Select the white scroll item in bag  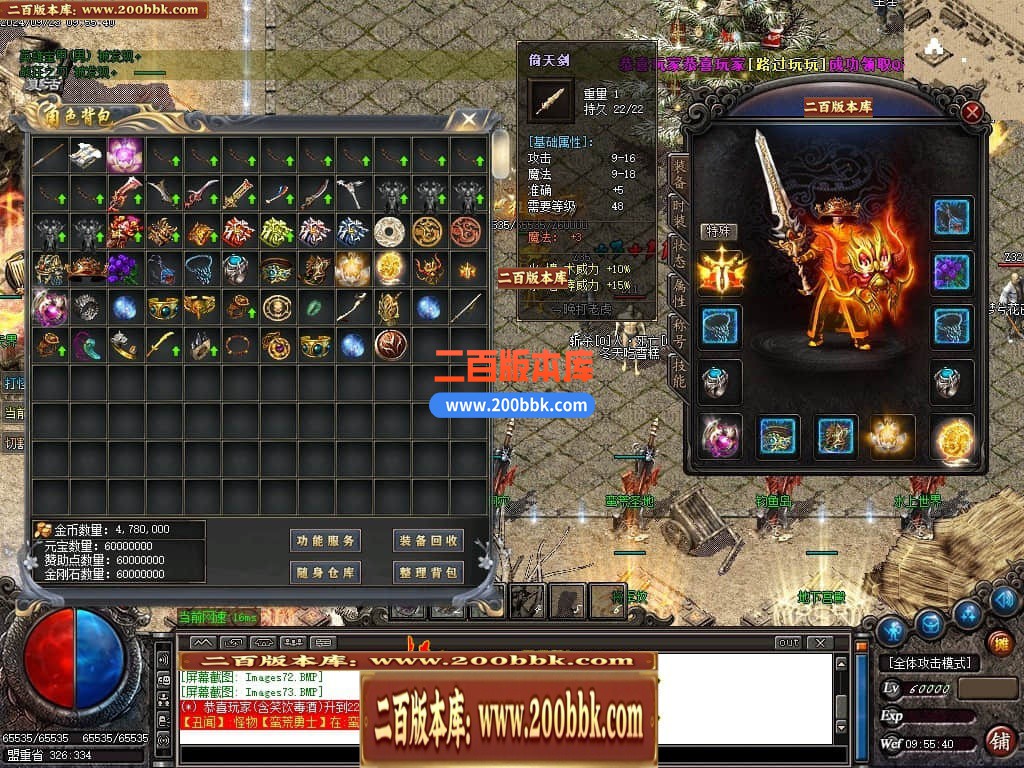87,155
